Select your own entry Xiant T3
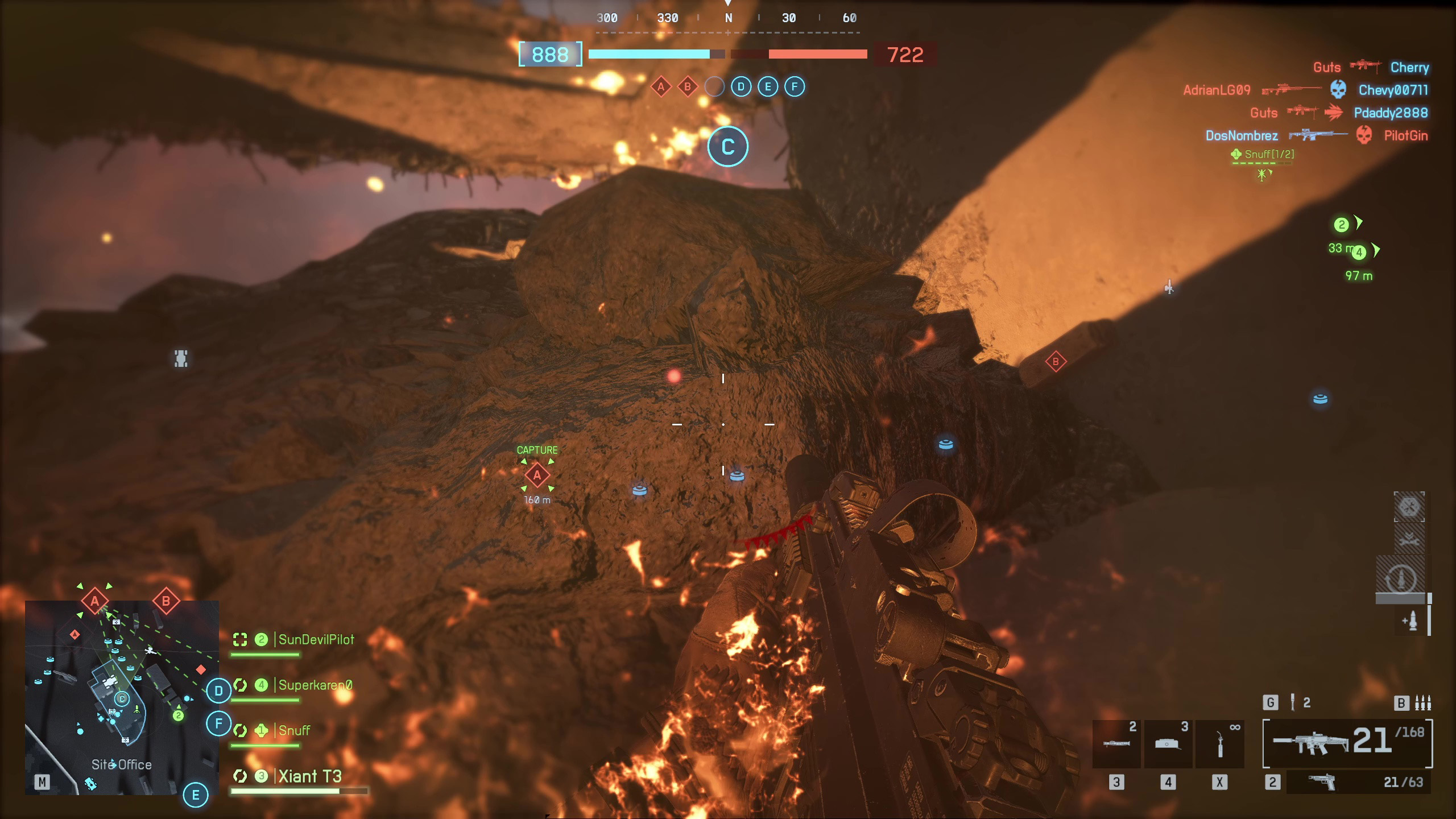 pyautogui.click(x=309, y=777)
